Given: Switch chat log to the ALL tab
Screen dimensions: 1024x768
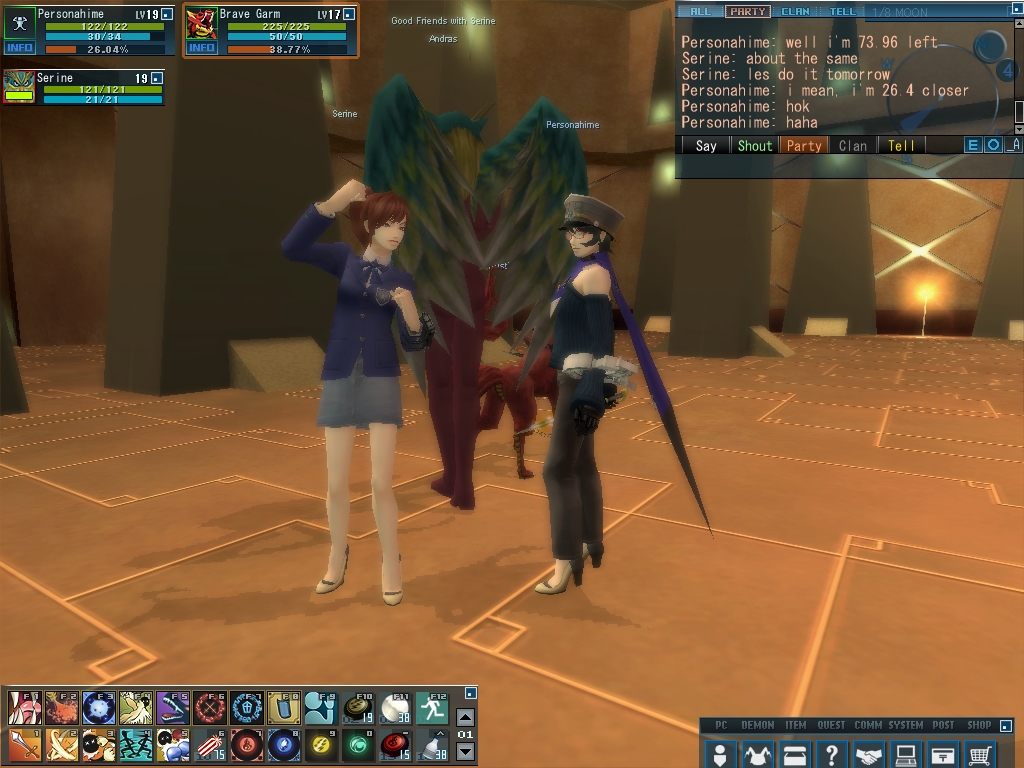Looking at the screenshot, I should 700,12.
